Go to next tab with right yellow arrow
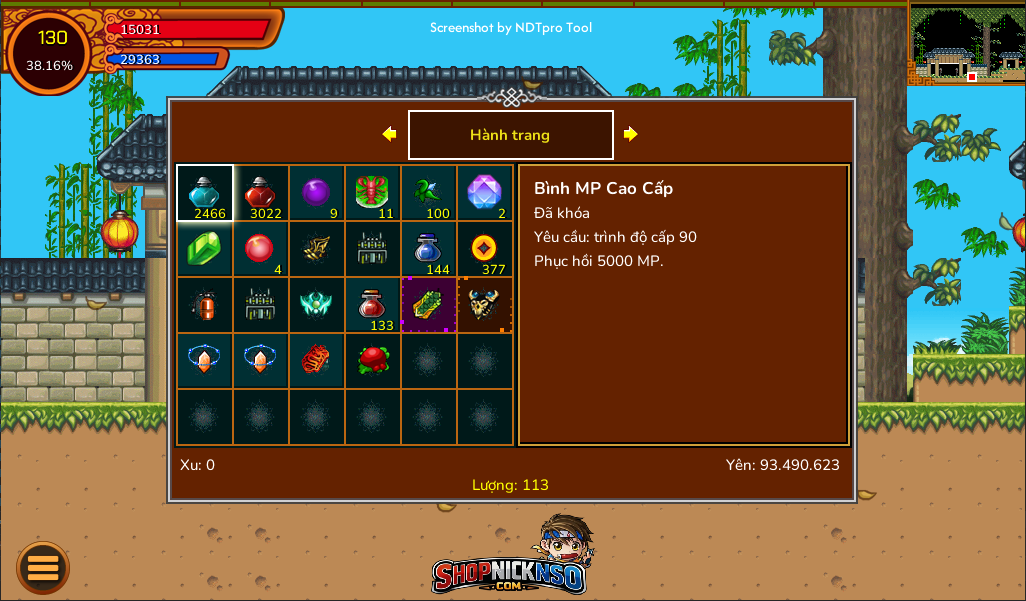Screen dimensions: 1026x601 point(630,134)
